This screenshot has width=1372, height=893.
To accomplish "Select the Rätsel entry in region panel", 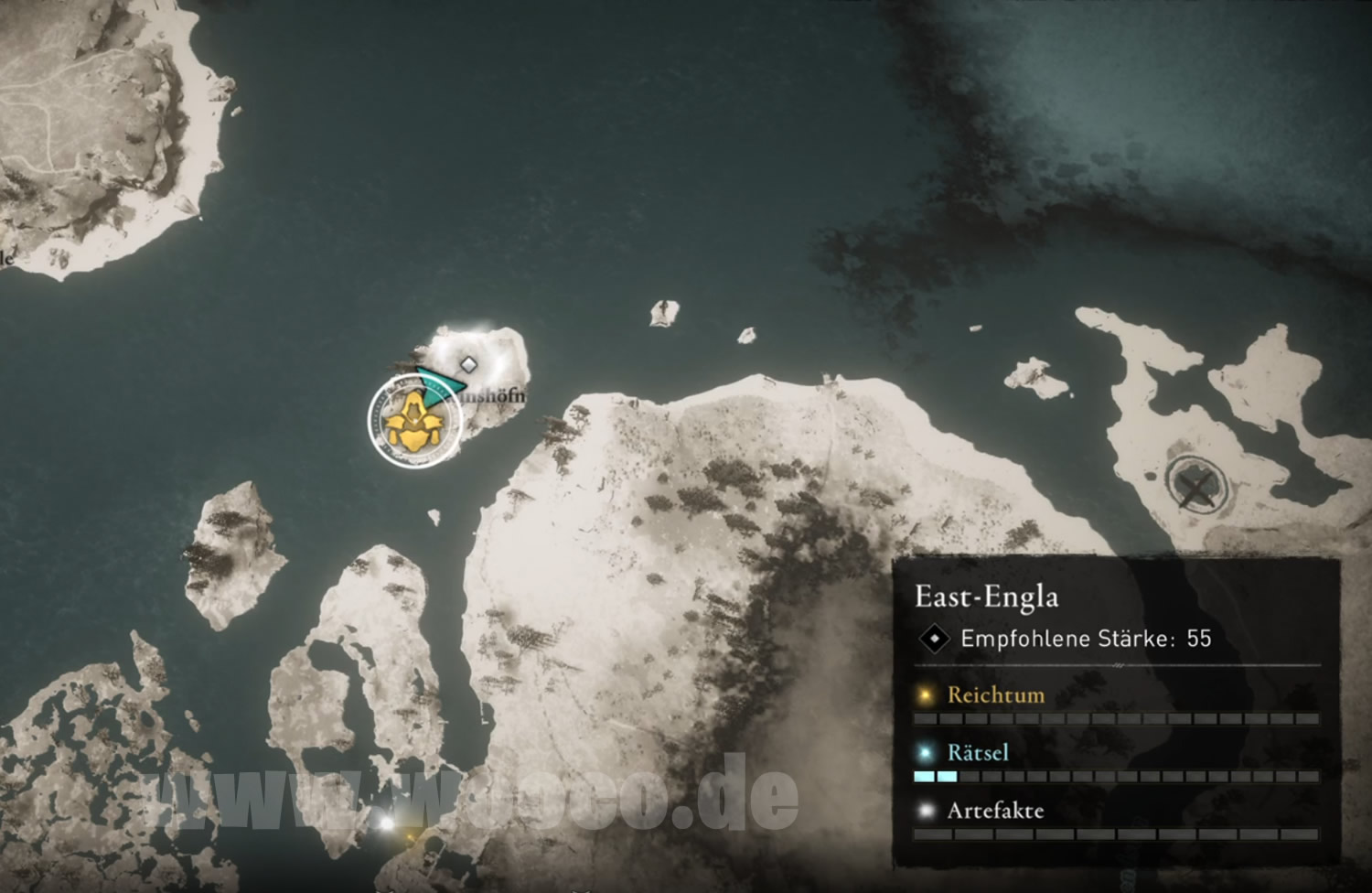I will pyautogui.click(x=978, y=752).
